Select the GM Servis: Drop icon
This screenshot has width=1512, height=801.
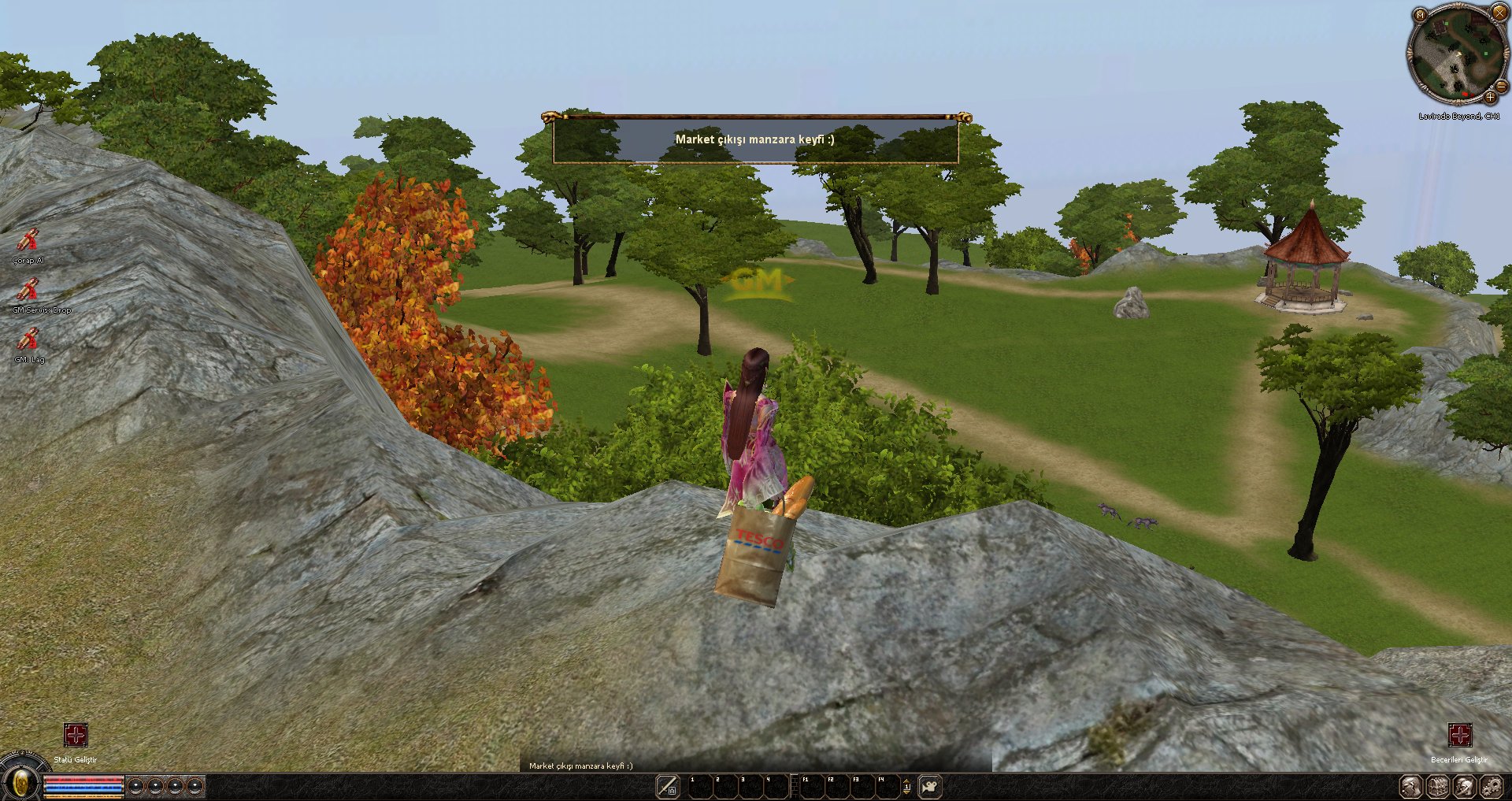click(x=28, y=289)
